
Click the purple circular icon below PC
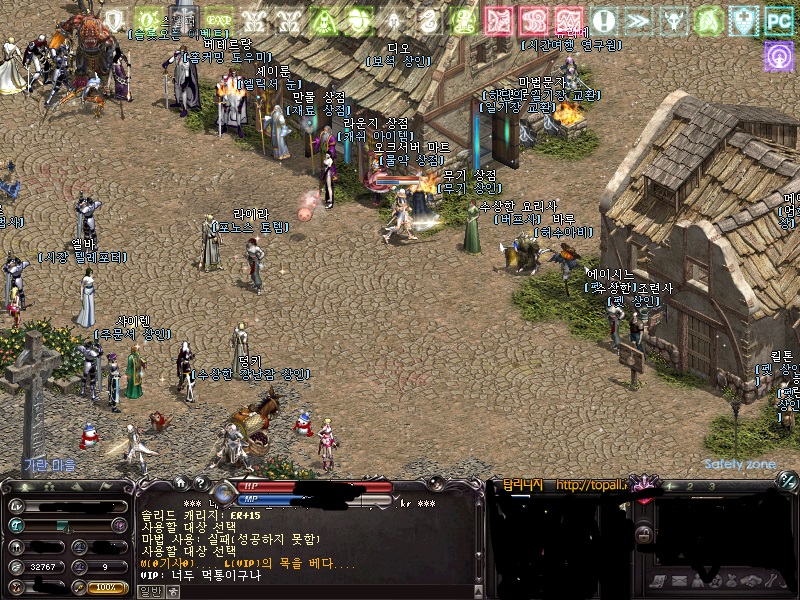tap(779, 56)
